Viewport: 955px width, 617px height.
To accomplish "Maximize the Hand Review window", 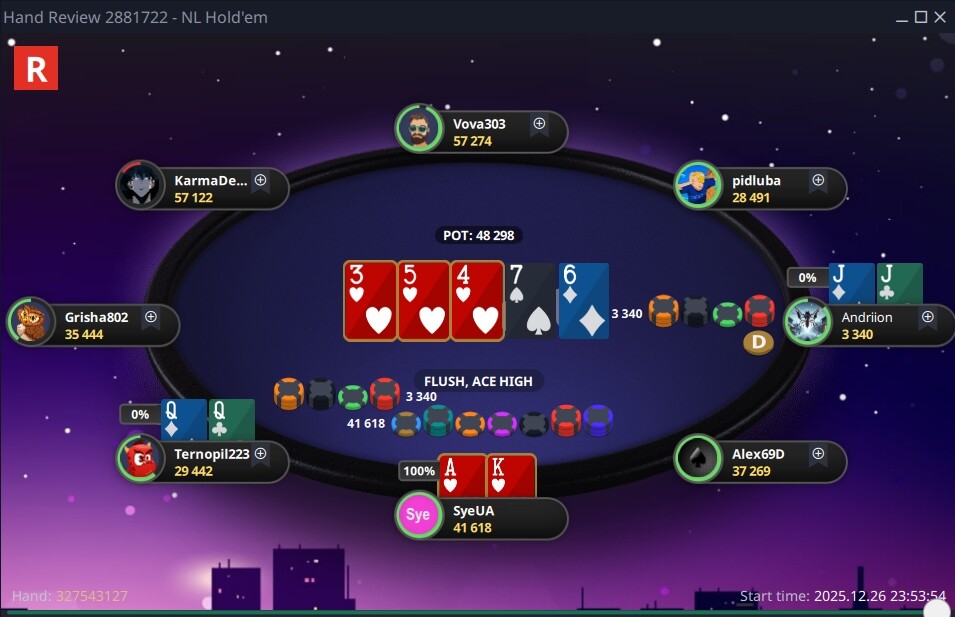I will (x=921, y=17).
